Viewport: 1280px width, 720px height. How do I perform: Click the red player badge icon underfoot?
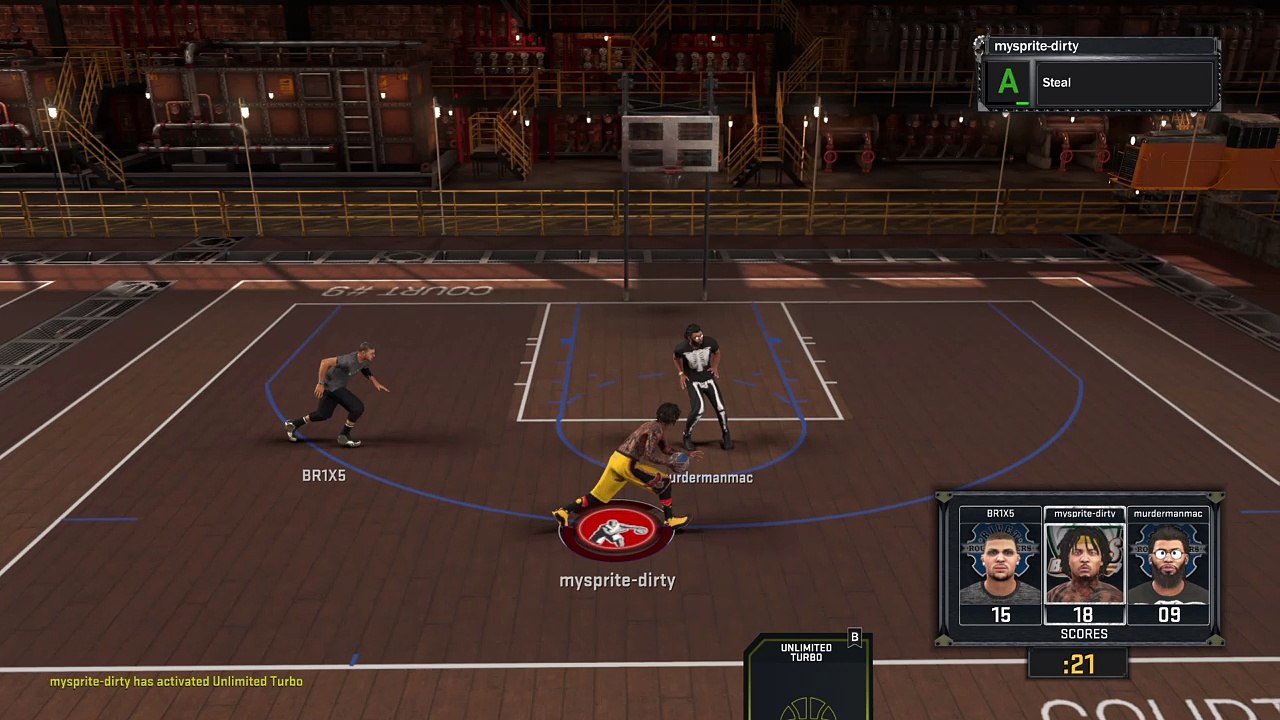click(x=616, y=532)
